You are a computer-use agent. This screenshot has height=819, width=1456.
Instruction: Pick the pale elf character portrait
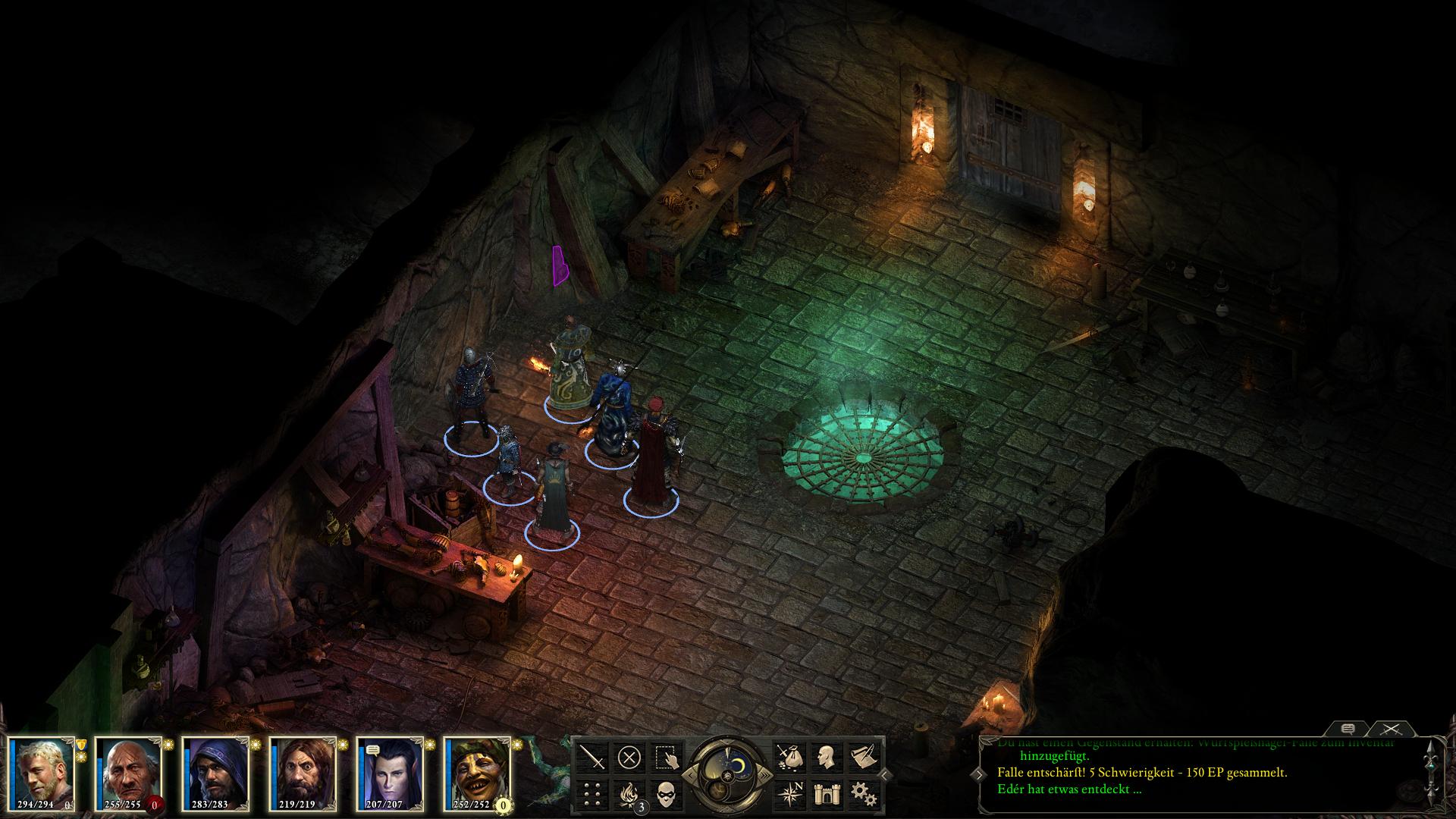[389, 772]
